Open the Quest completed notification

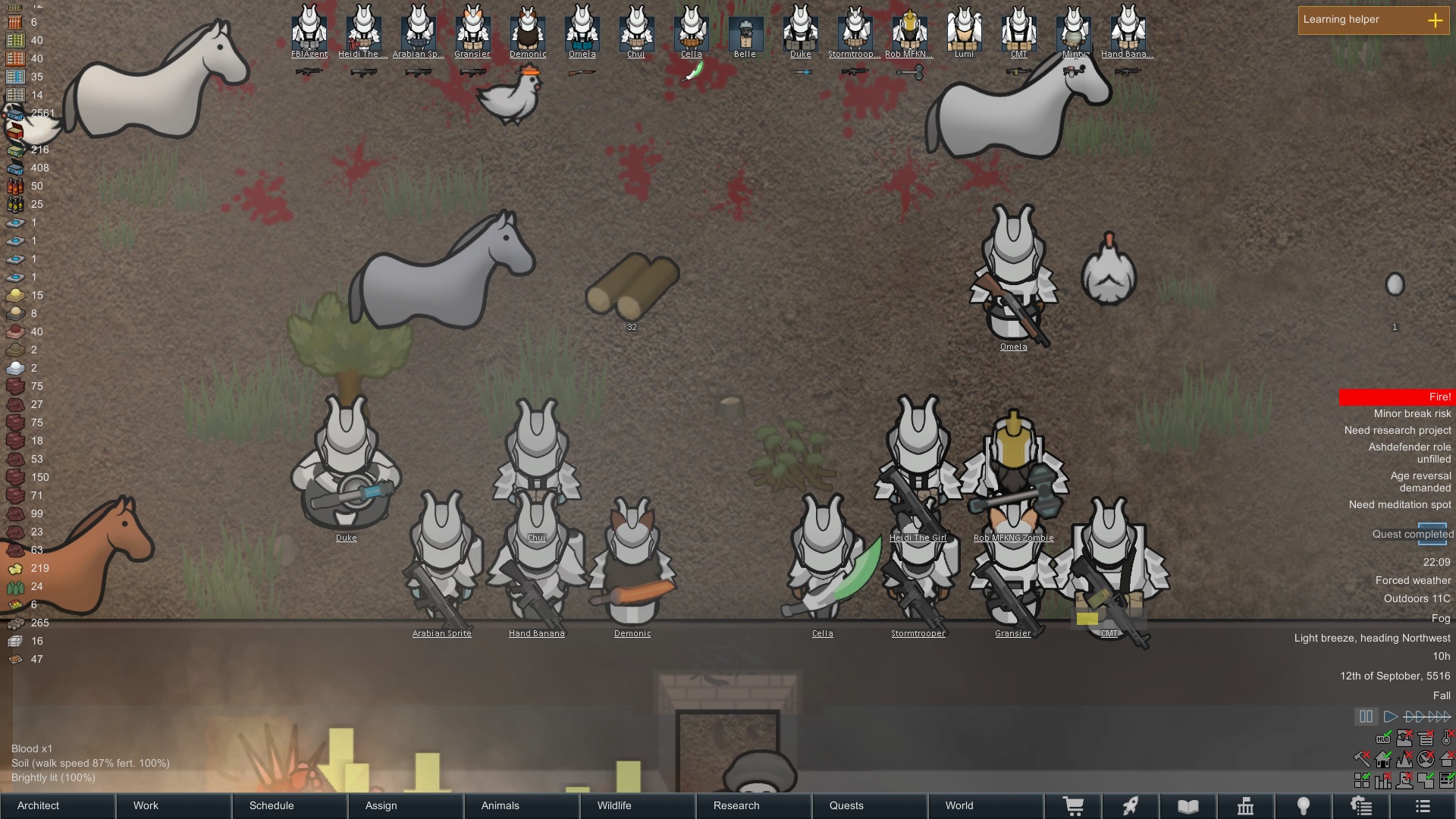[x=1412, y=534]
